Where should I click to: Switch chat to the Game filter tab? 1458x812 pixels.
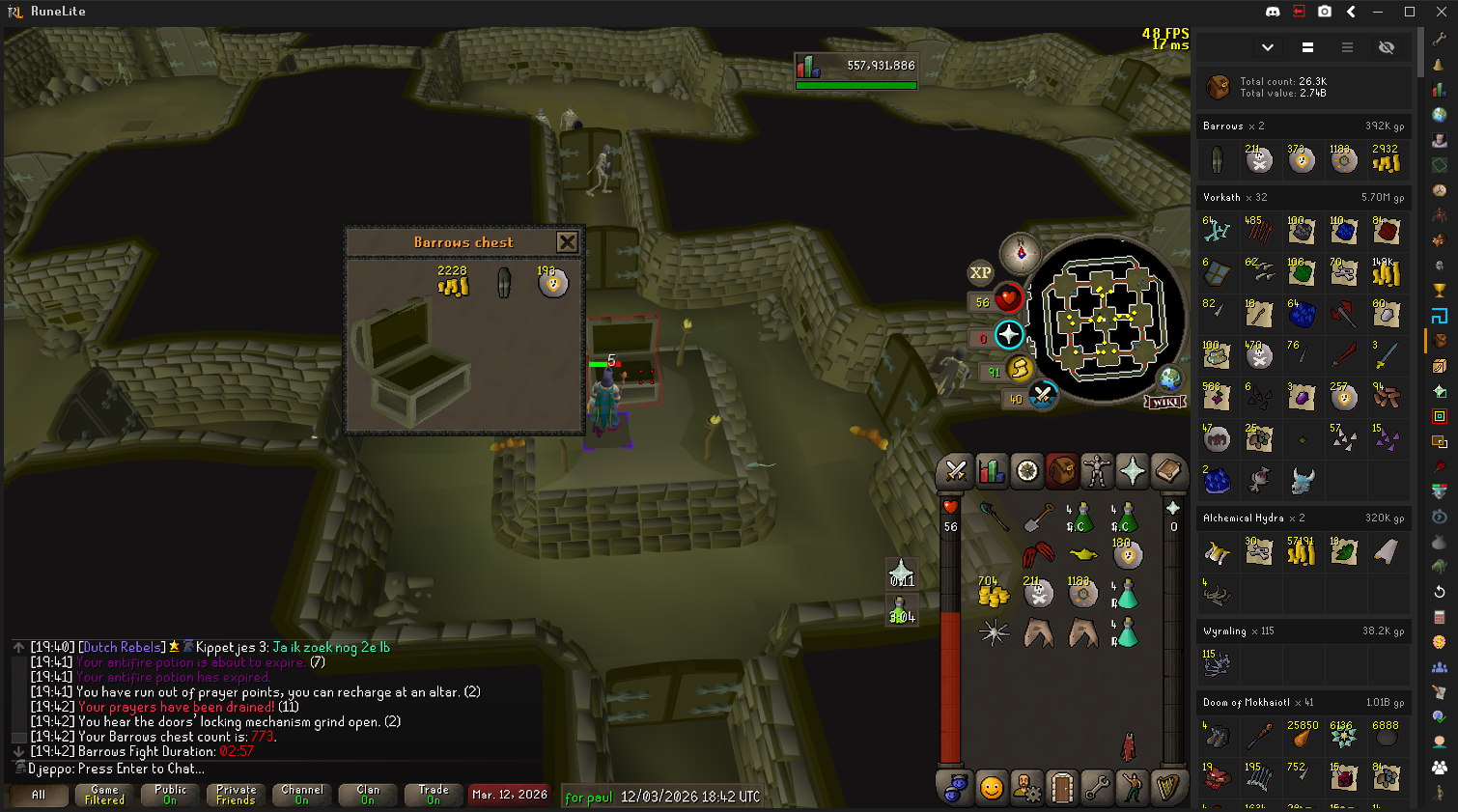[x=104, y=795]
